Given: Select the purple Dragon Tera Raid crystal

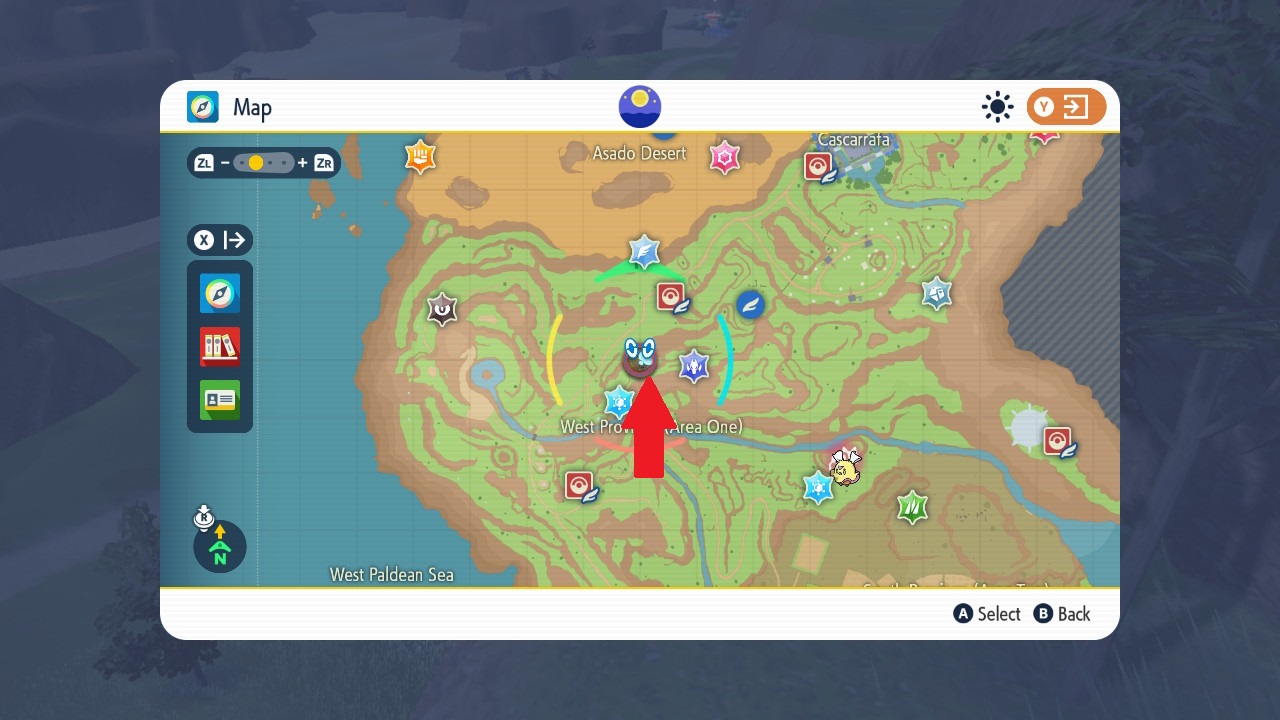Looking at the screenshot, I should point(694,366).
